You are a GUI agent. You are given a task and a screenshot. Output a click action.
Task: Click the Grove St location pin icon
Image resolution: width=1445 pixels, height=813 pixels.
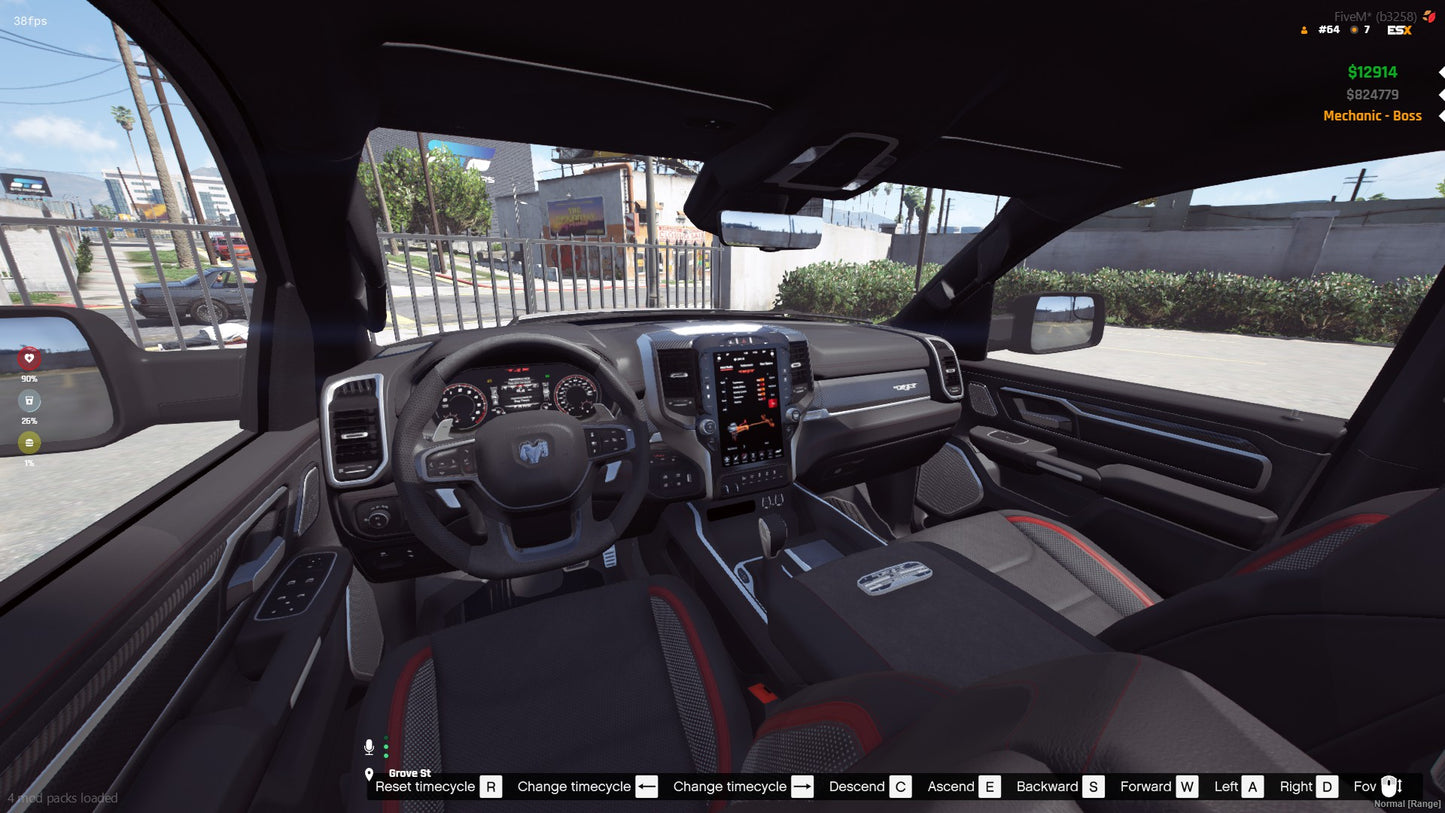pyautogui.click(x=369, y=774)
